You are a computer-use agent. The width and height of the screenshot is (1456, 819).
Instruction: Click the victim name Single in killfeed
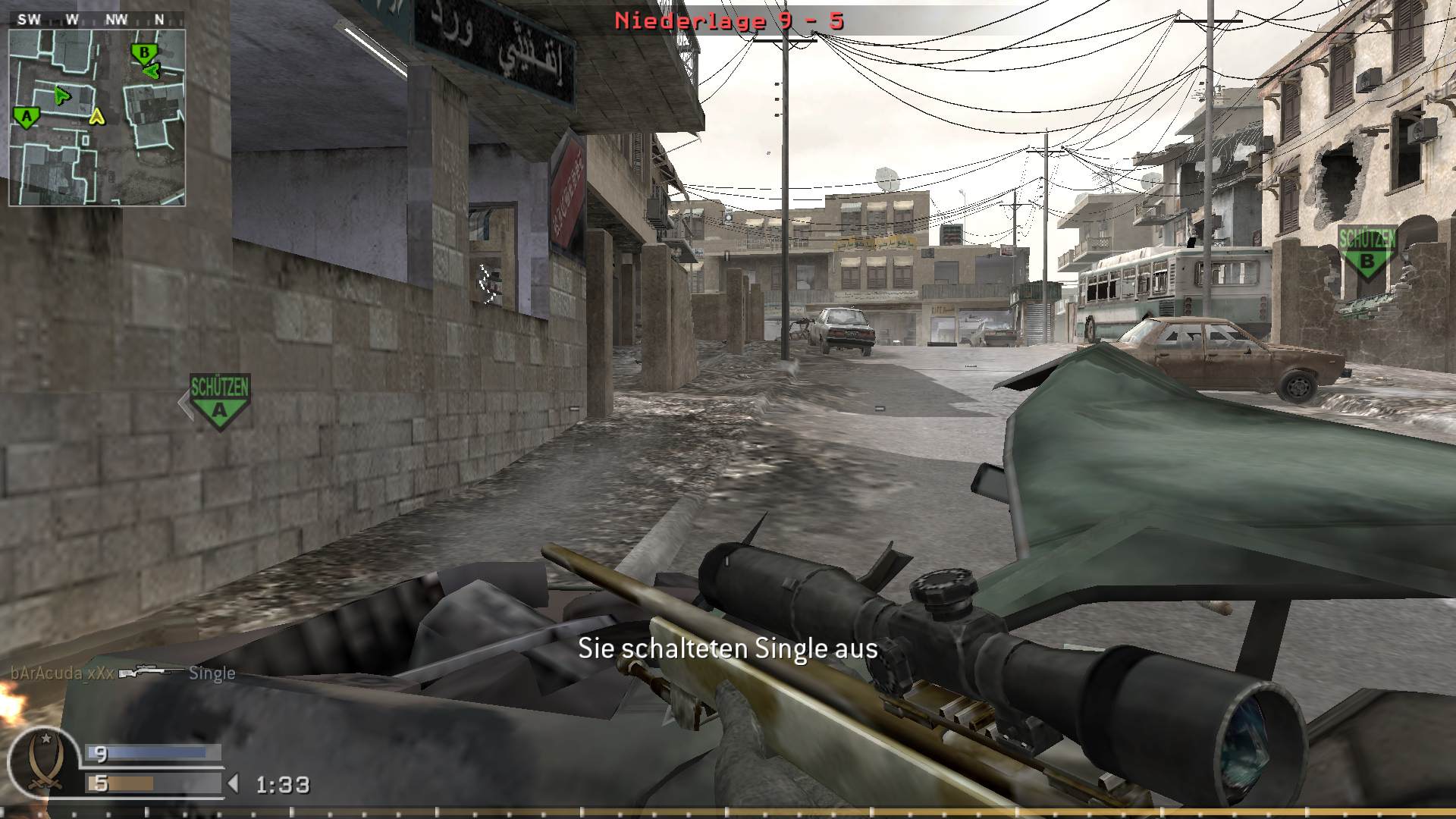click(212, 673)
